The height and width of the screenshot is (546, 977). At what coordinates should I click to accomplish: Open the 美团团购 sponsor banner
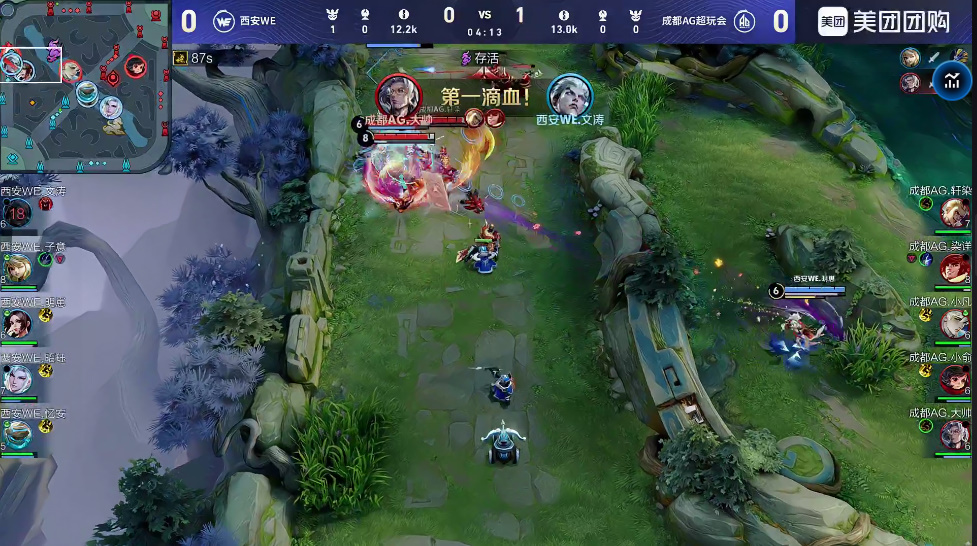coord(883,21)
